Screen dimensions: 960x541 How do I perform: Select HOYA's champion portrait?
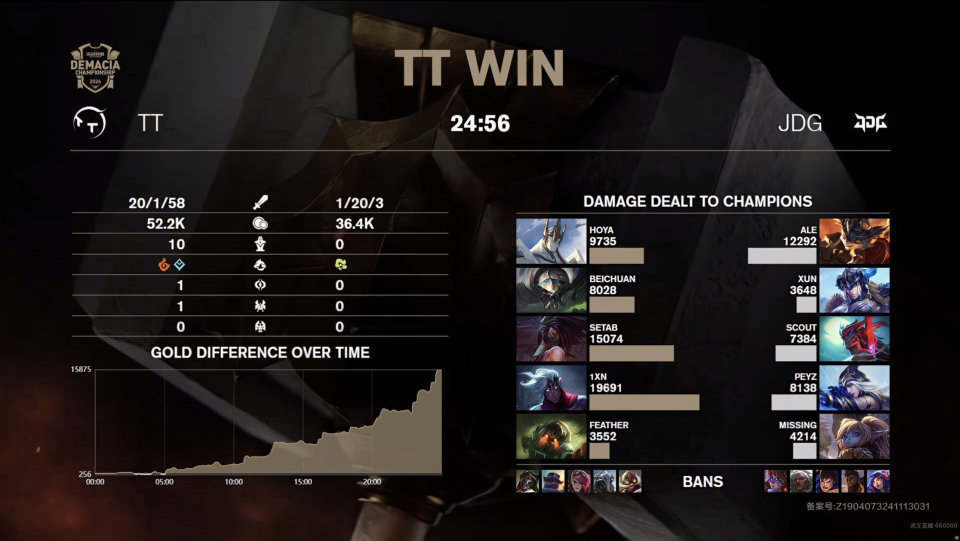551,241
